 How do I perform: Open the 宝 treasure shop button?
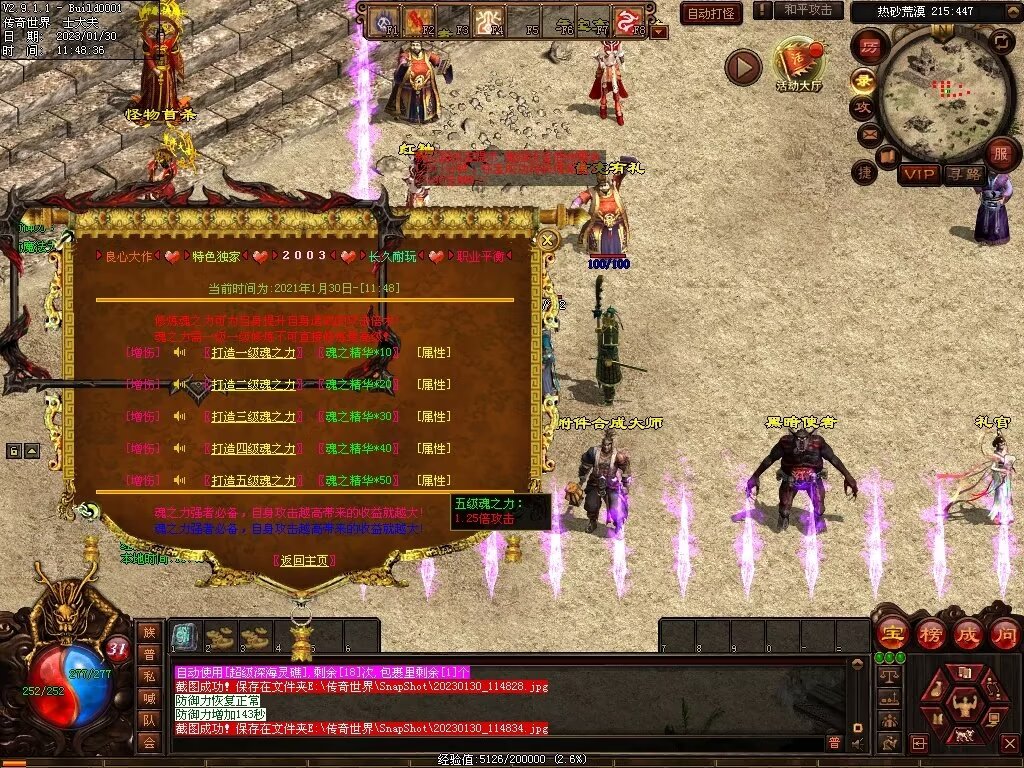[891, 634]
